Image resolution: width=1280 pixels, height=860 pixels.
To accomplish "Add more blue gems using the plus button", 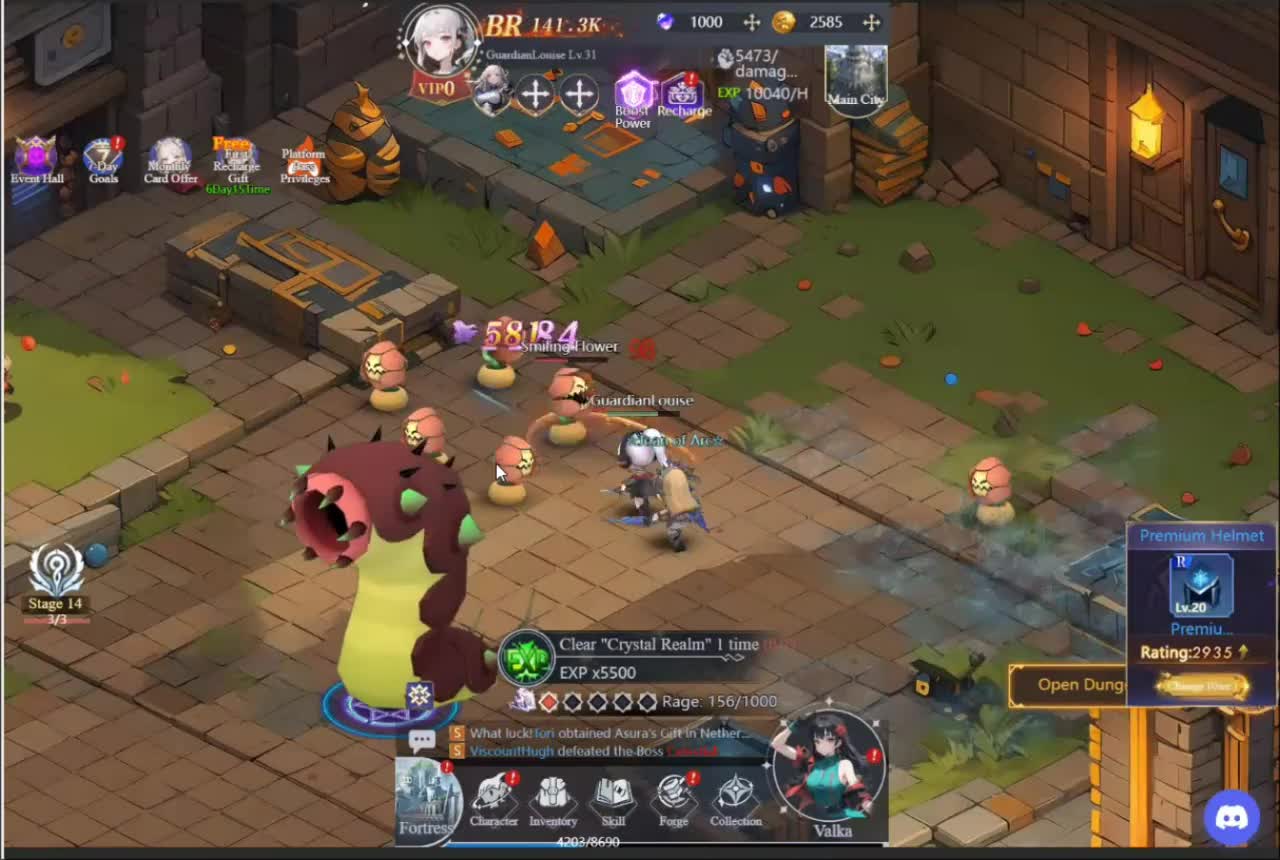I will tap(752, 22).
